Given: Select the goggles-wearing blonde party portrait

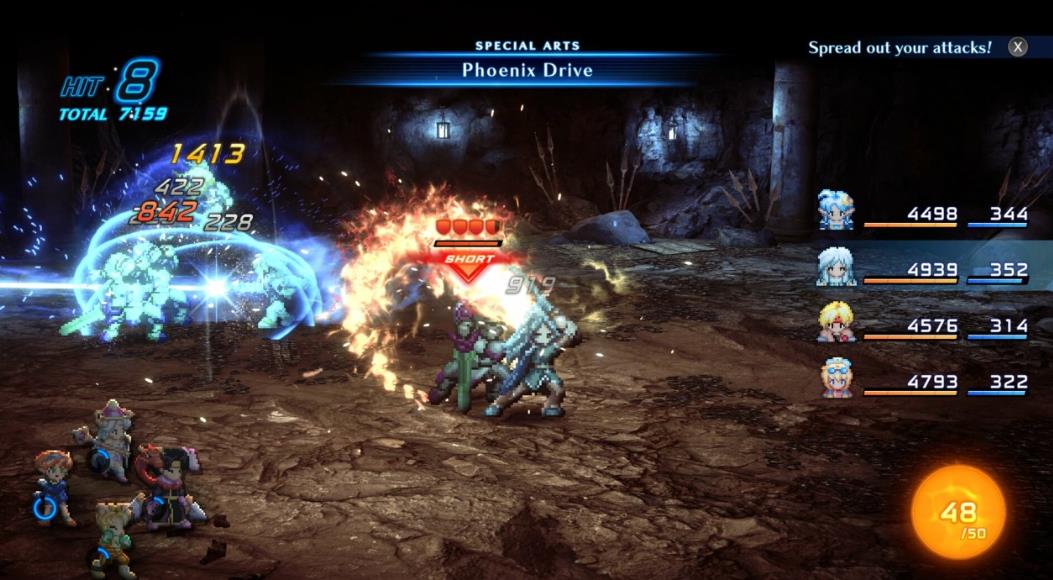Looking at the screenshot, I should [x=836, y=379].
